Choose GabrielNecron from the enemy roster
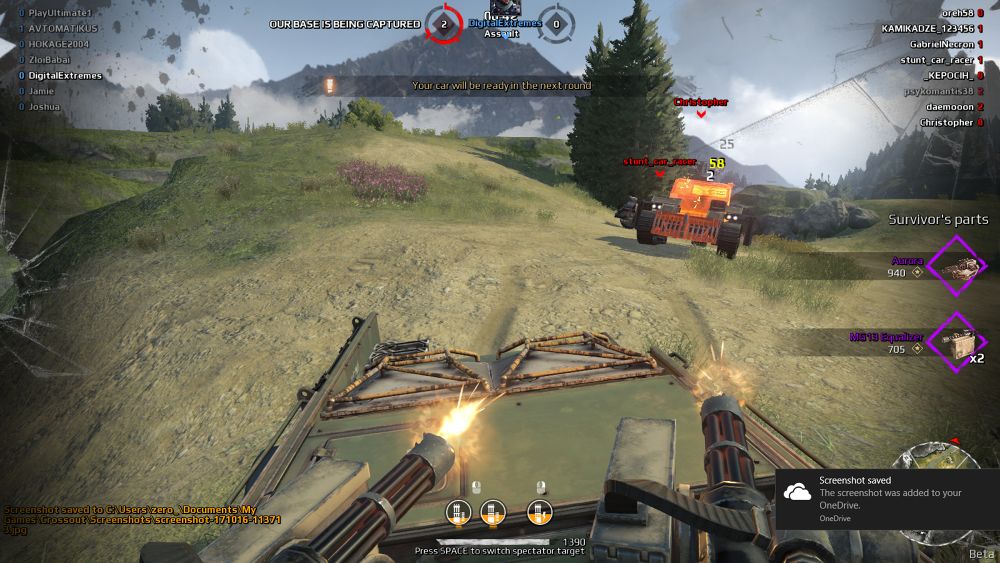This screenshot has width=1000, height=563. (937, 44)
